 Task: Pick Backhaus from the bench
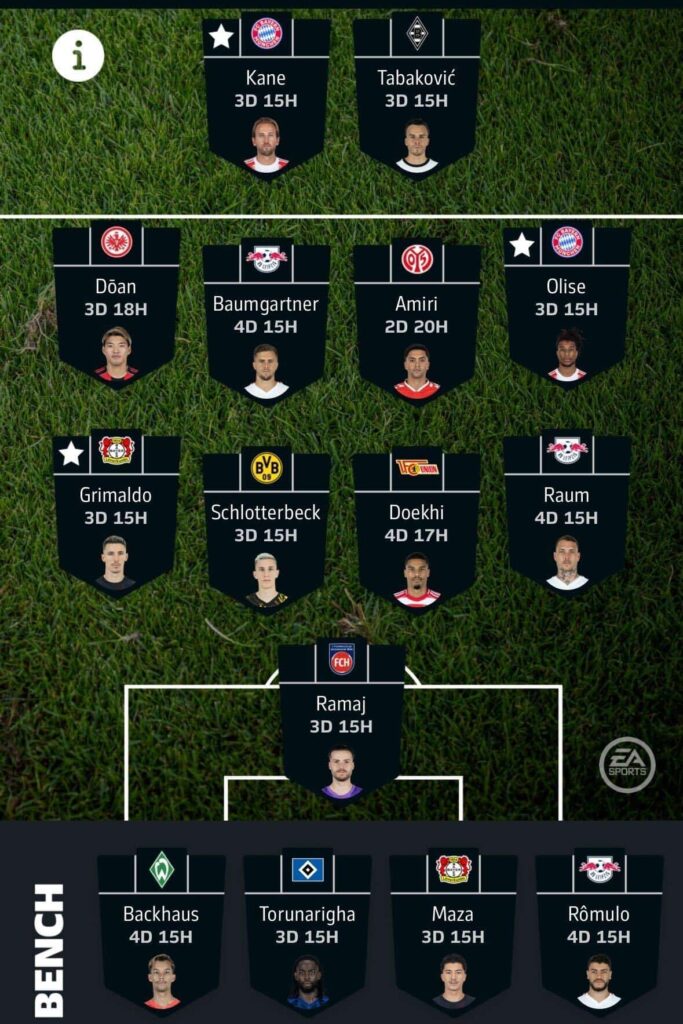[161, 931]
